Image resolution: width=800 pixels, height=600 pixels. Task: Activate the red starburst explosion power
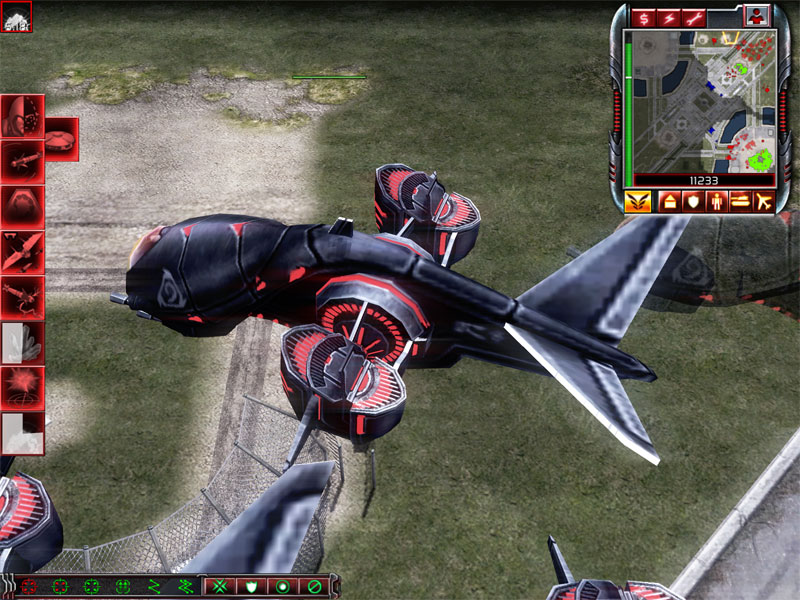coord(22,387)
